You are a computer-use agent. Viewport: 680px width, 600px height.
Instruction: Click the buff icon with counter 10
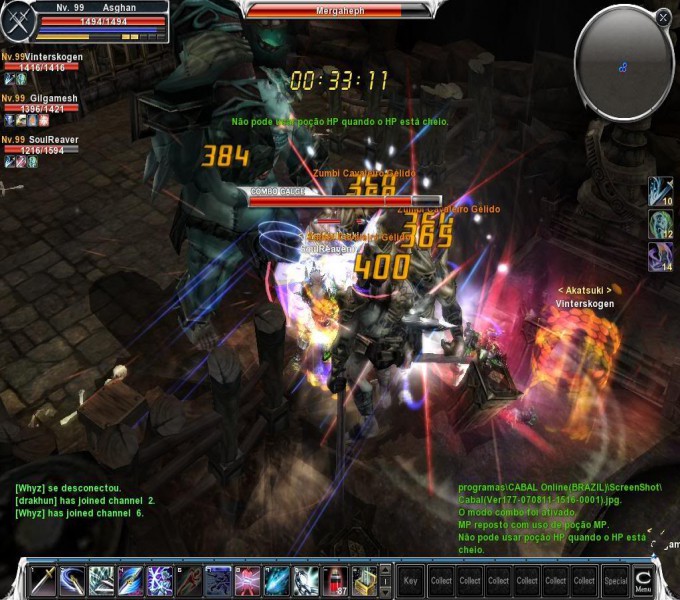pyautogui.click(x=660, y=190)
